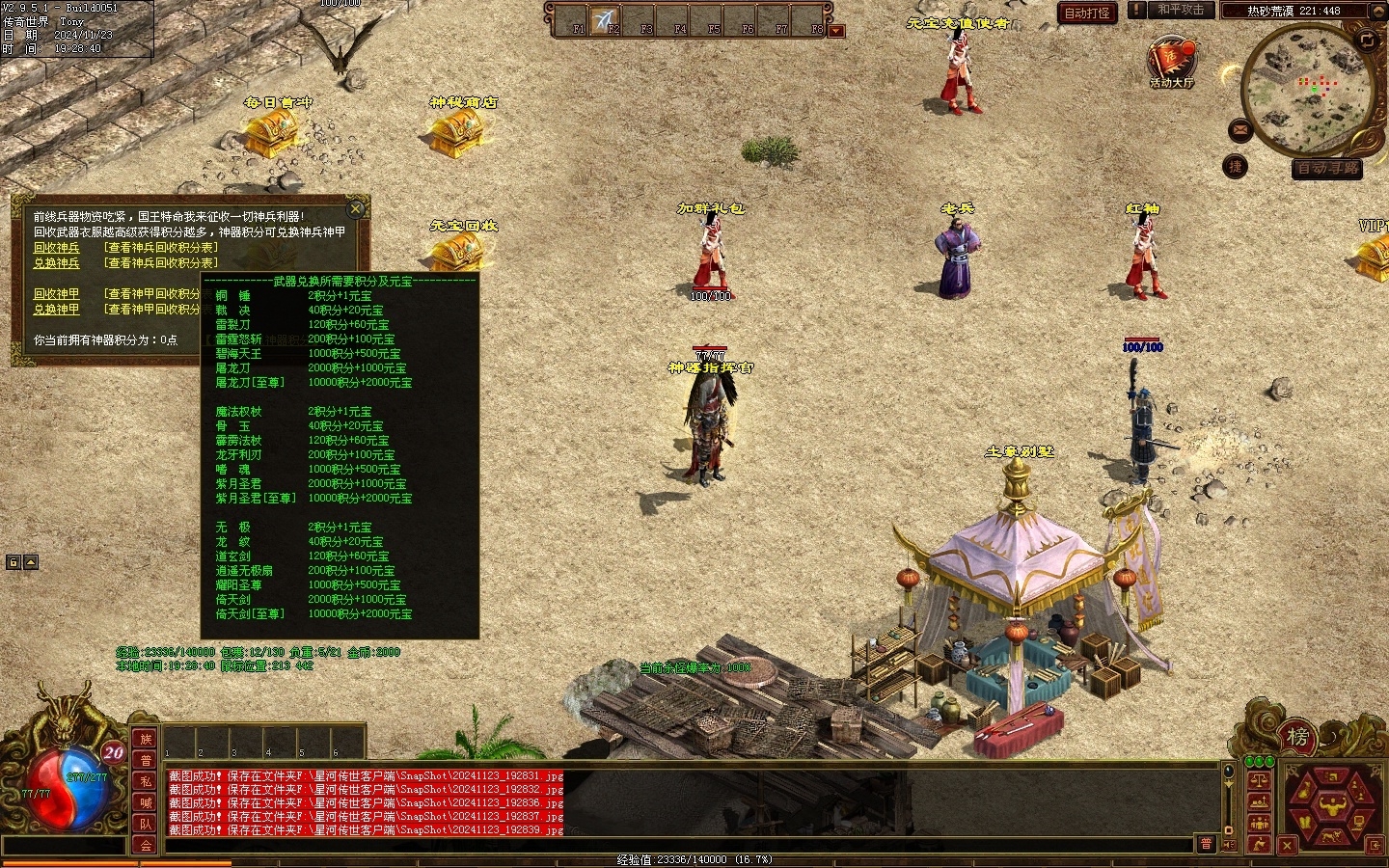Close the weapon recycling NPC dialog
The width and height of the screenshot is (1389, 868).
(356, 208)
